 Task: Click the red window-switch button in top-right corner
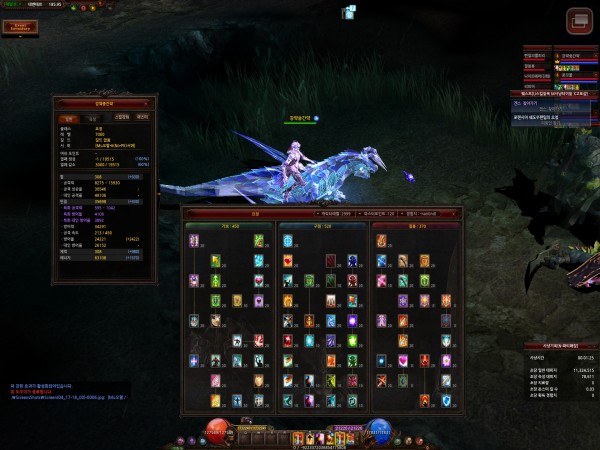click(580, 20)
